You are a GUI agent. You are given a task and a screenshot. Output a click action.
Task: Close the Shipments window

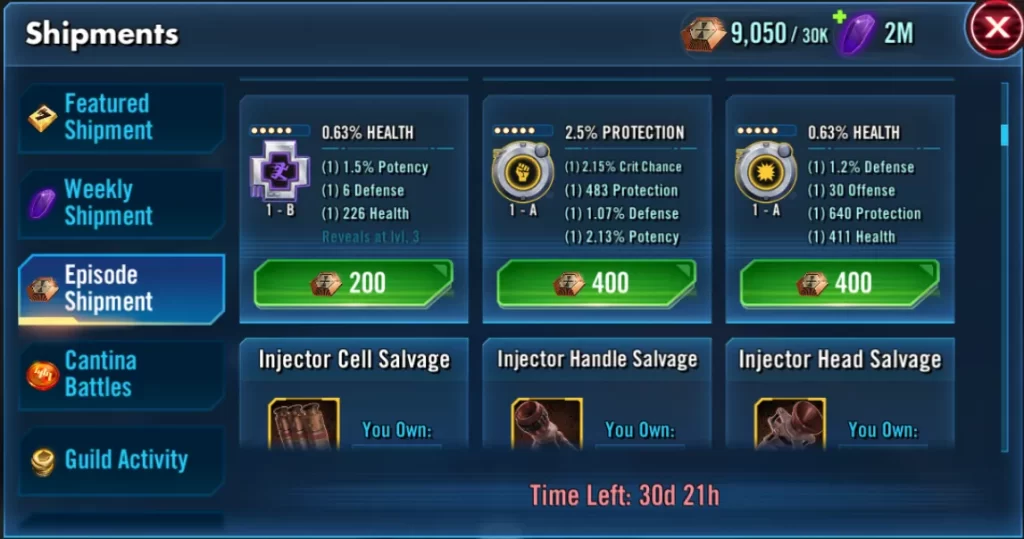[x=996, y=29]
